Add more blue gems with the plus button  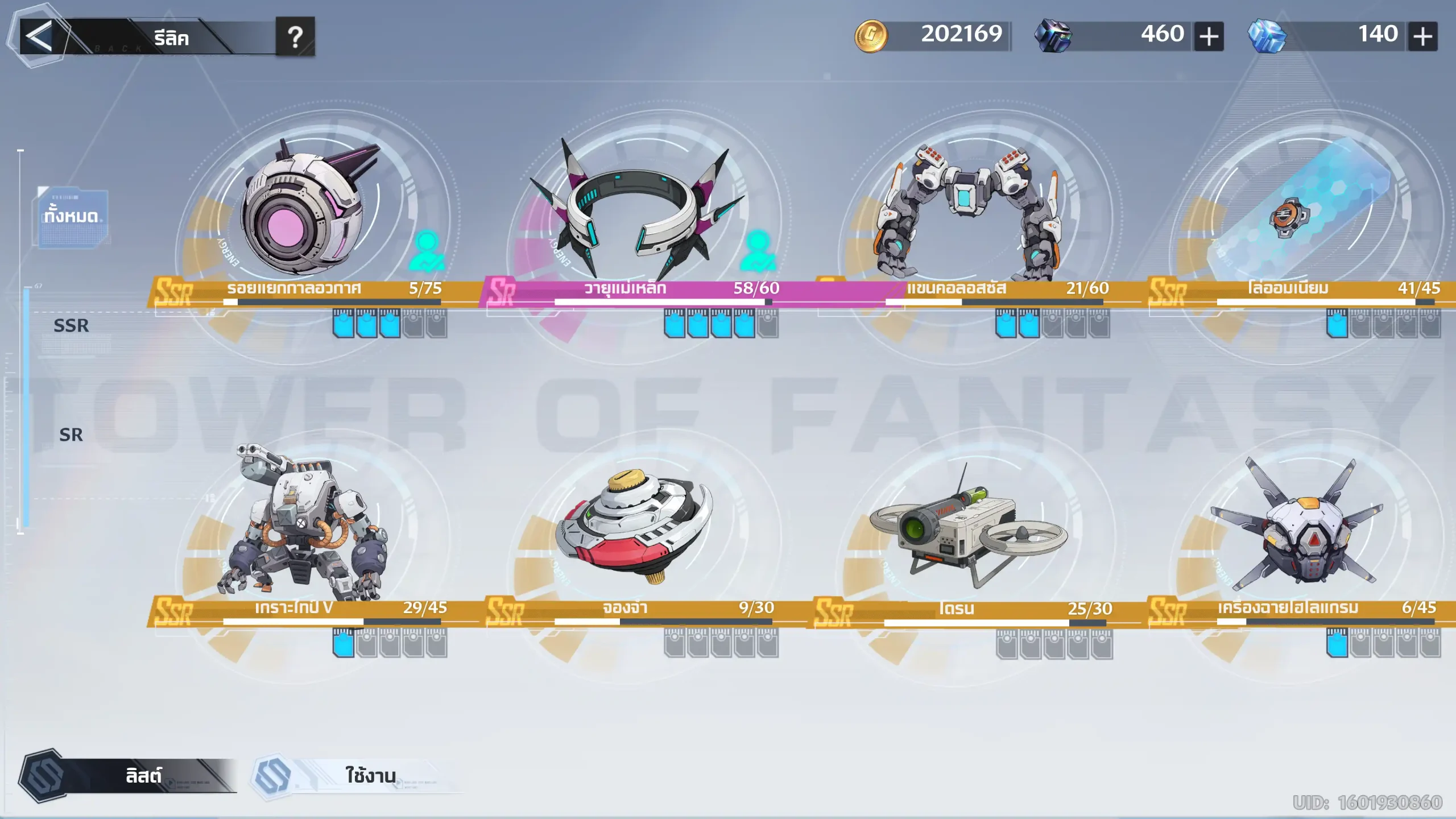coord(1422,37)
